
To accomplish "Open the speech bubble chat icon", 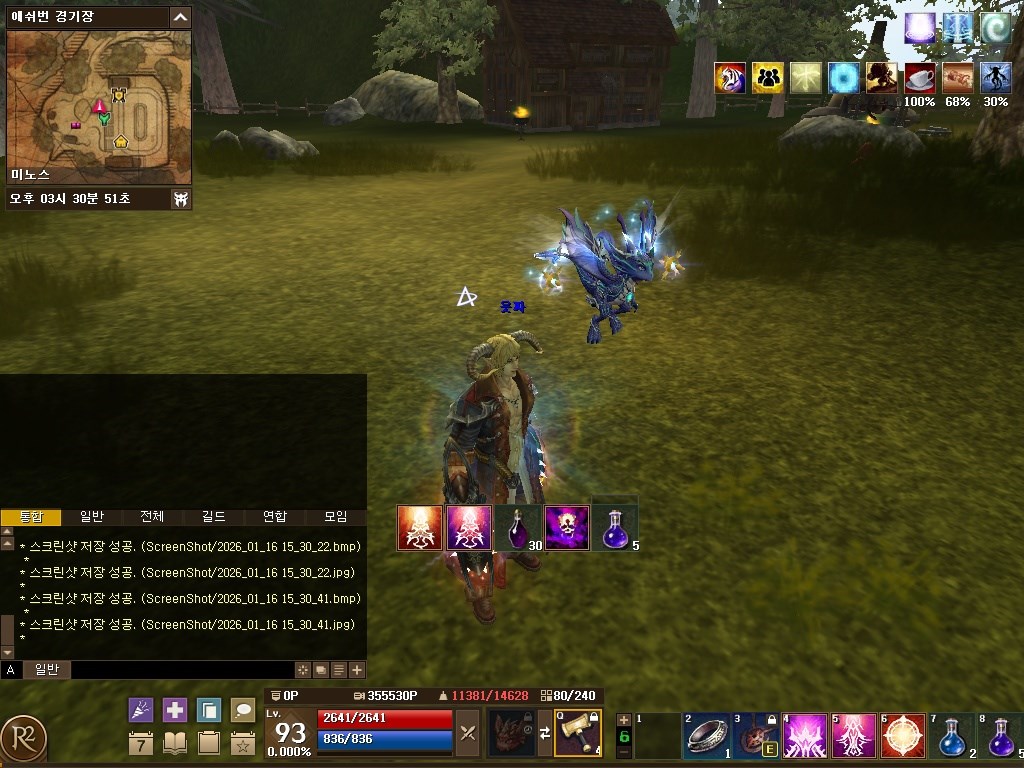I will point(243,710).
